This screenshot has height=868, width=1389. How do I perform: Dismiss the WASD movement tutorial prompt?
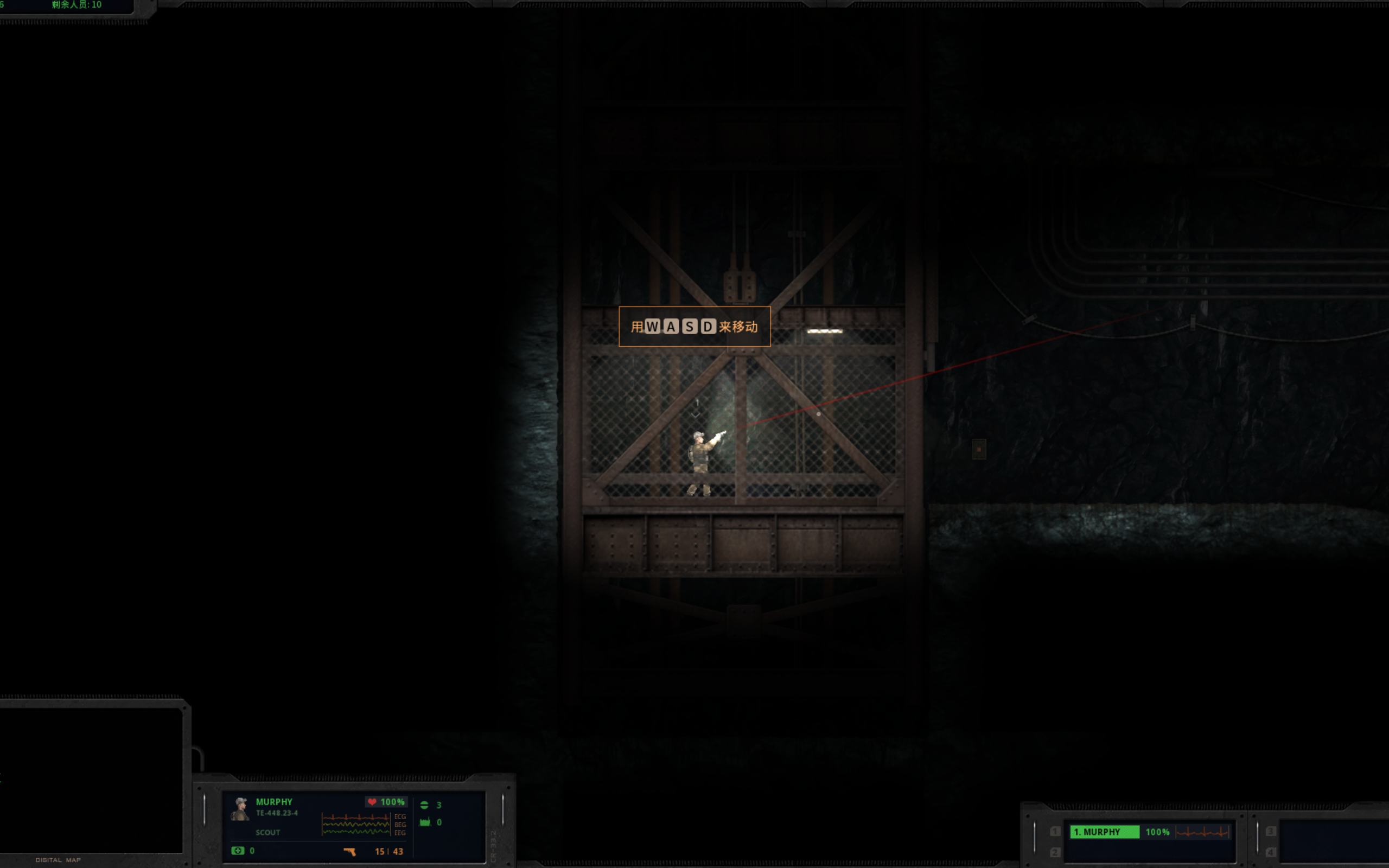click(694, 327)
